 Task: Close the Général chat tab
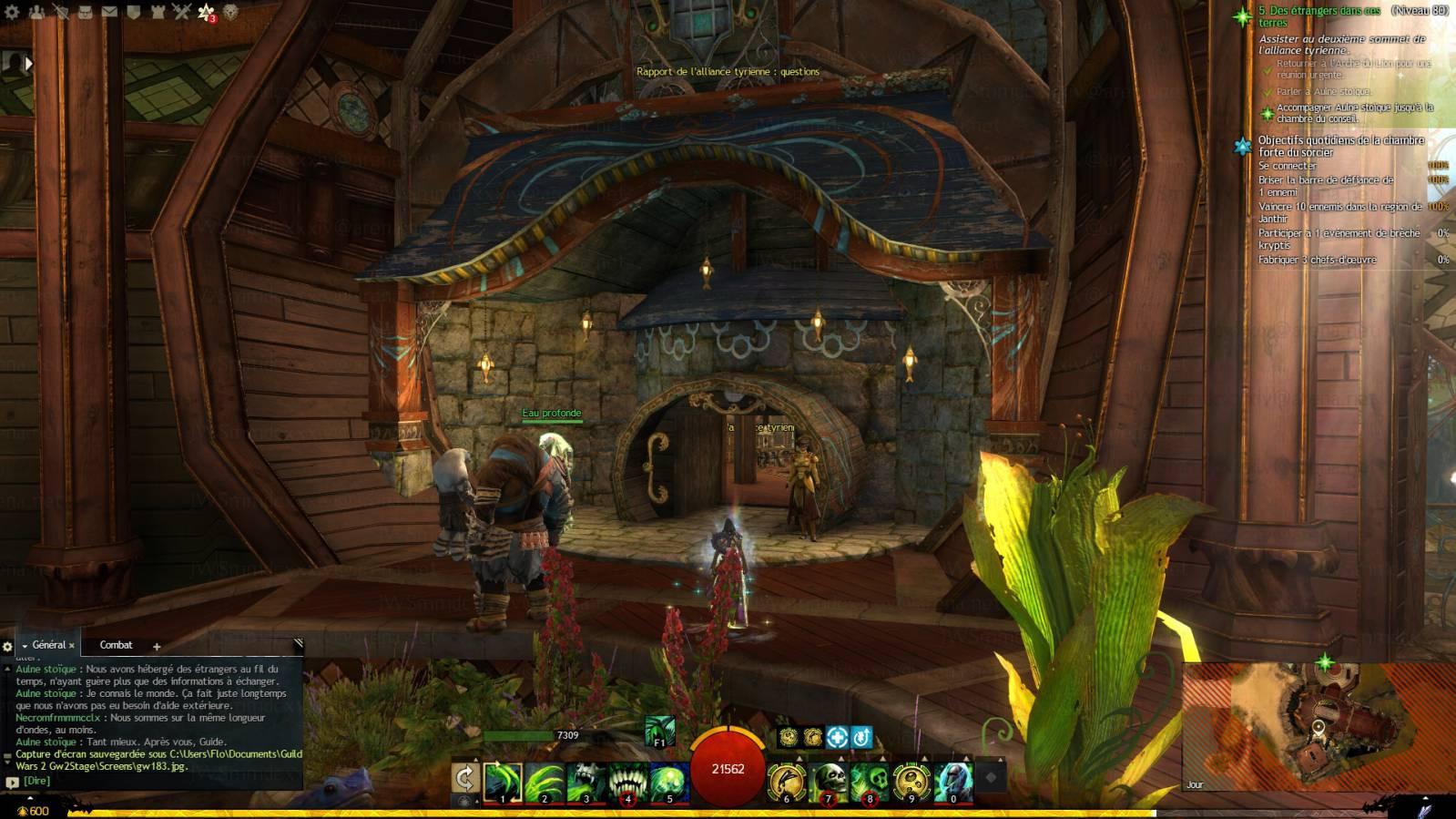coord(72,646)
